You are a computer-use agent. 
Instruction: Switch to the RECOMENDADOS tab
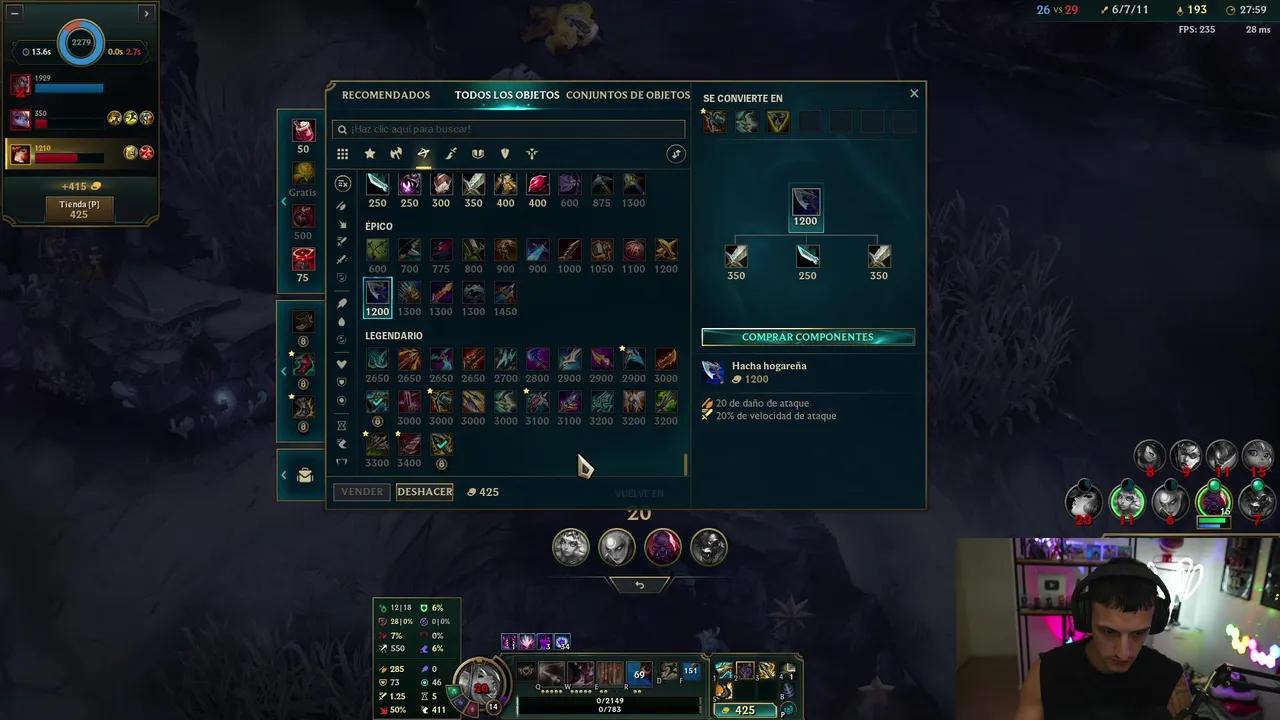[x=386, y=94]
